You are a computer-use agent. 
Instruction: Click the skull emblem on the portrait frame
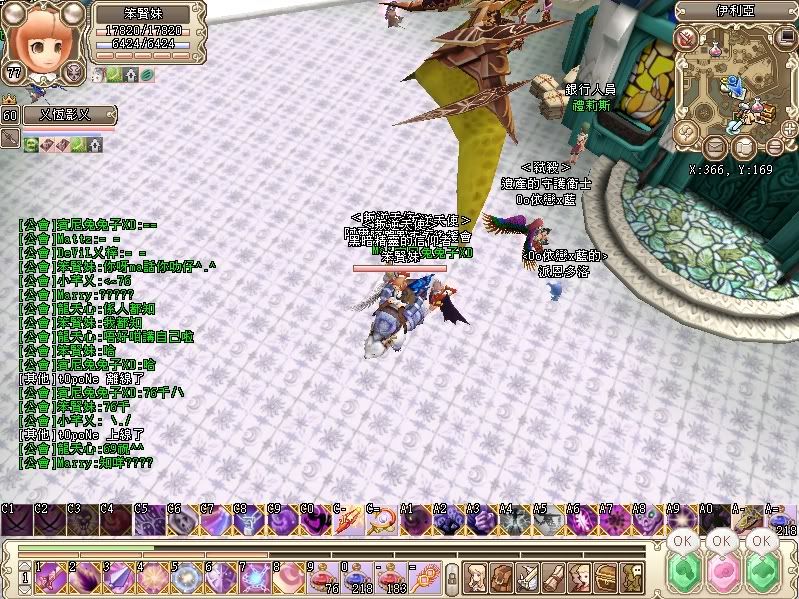[x=73, y=71]
